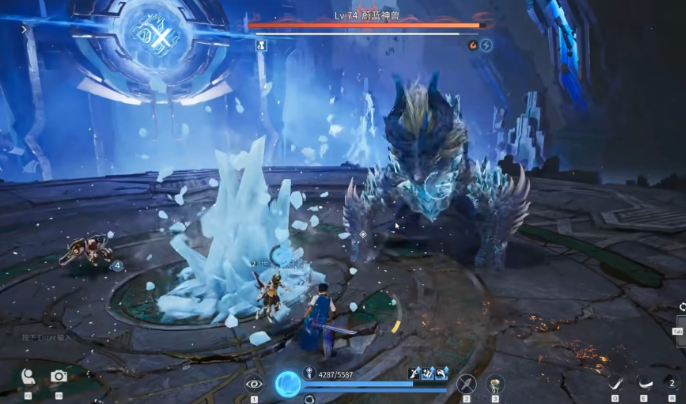
Task: Use the consumable item in the hotbar
Action: coord(495,383)
